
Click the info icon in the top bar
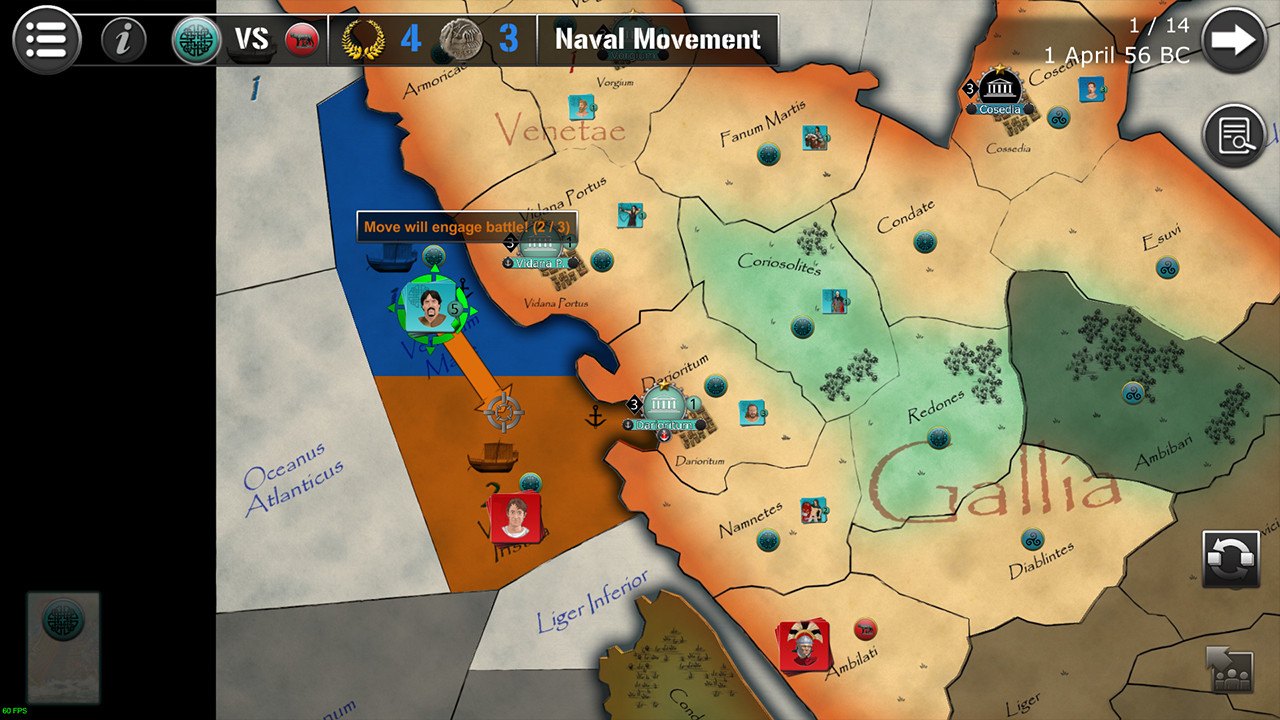tap(124, 40)
